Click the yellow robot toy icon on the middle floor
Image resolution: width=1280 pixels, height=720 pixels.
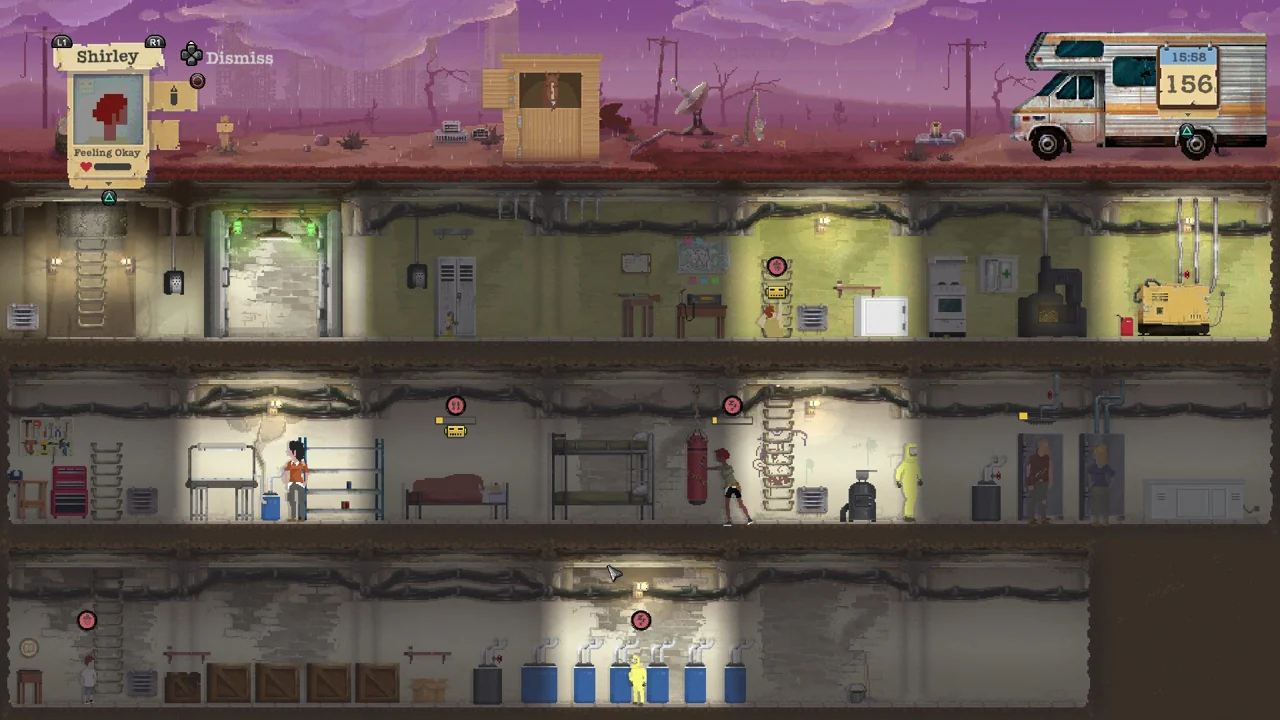tap(456, 430)
